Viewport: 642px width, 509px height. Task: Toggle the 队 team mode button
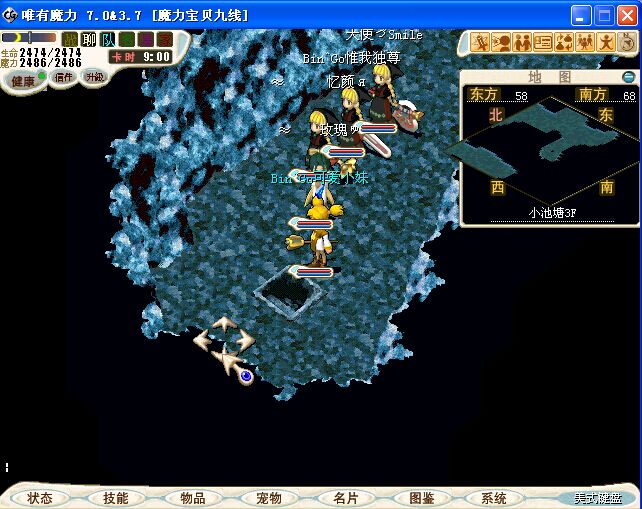coord(106,40)
